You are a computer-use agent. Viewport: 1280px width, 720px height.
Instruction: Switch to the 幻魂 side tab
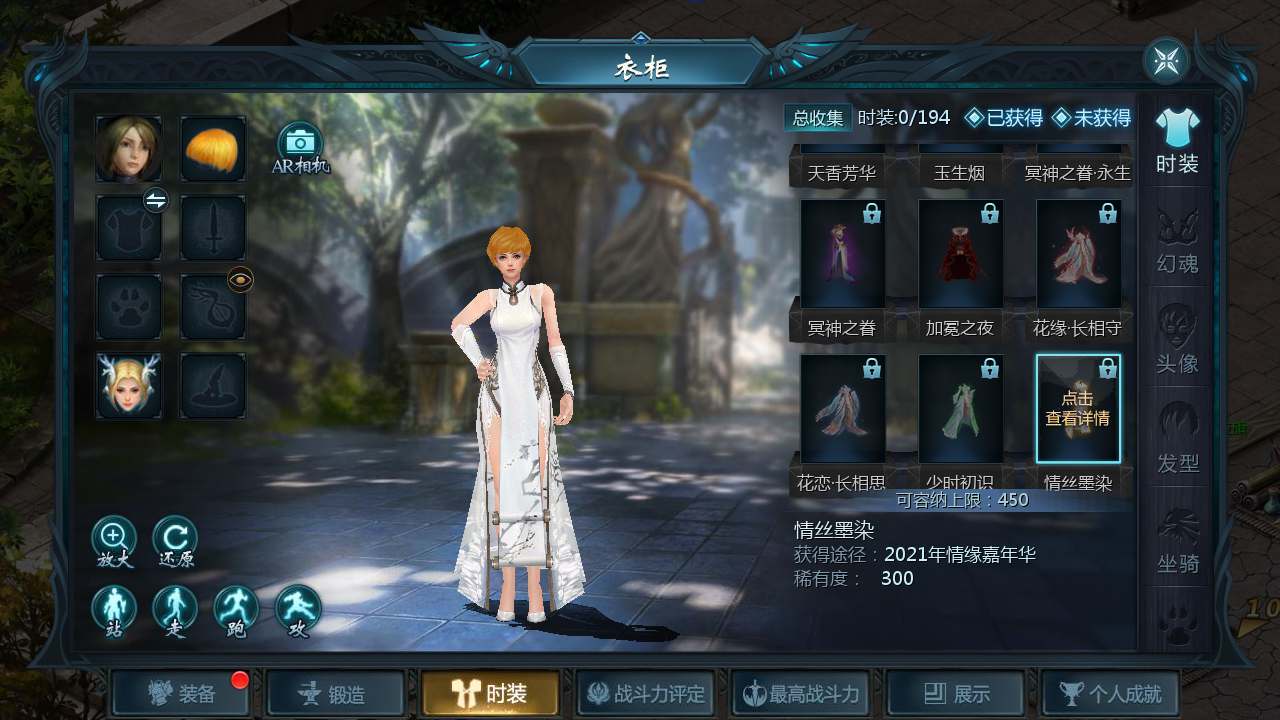point(1177,240)
